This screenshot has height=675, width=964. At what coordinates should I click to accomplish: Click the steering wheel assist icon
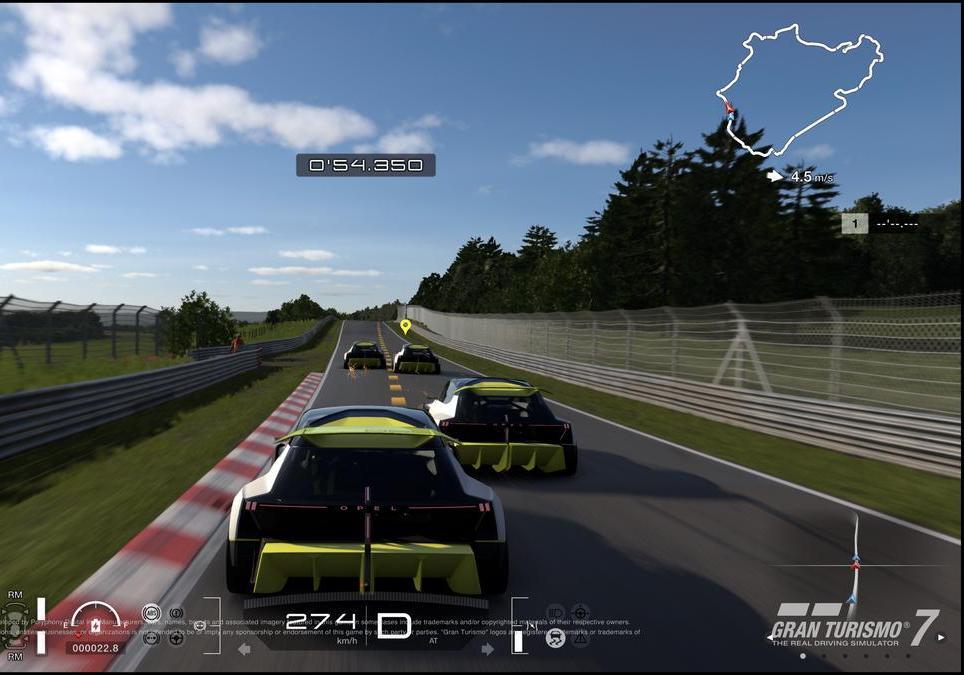(176, 637)
